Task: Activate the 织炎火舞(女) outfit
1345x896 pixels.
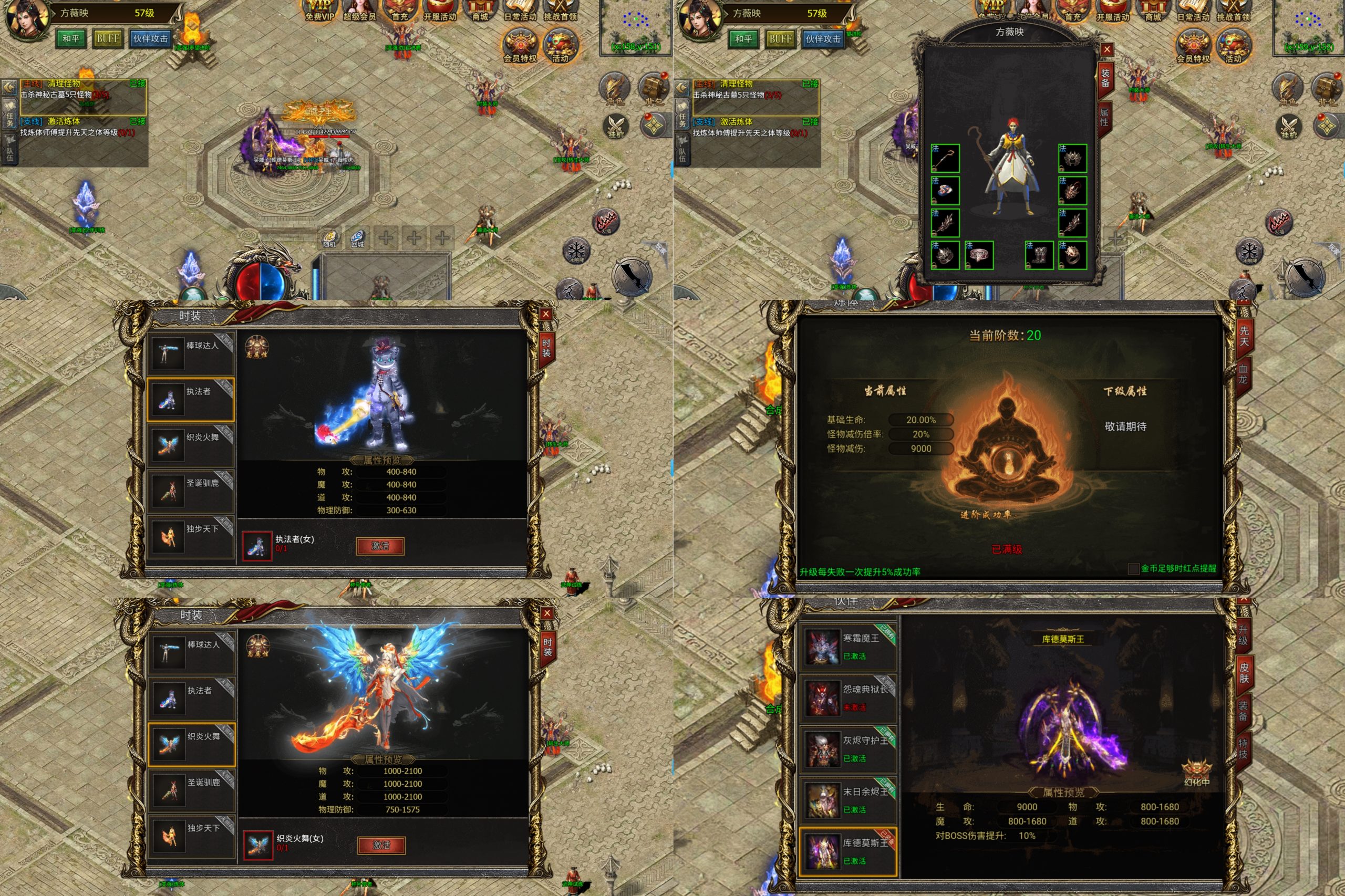Action: point(381,845)
